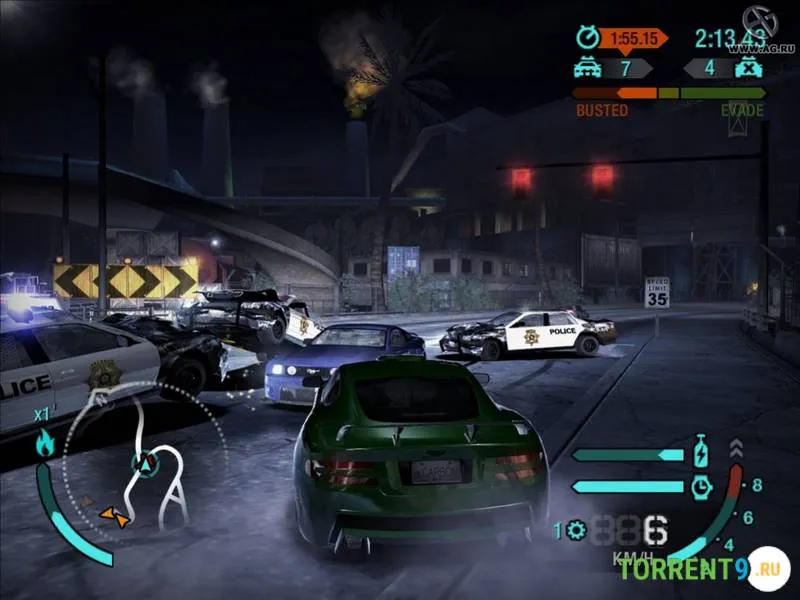This screenshot has height=600, width=800.
Task: Open the AG.ru logo watermark
Action: coord(768,28)
